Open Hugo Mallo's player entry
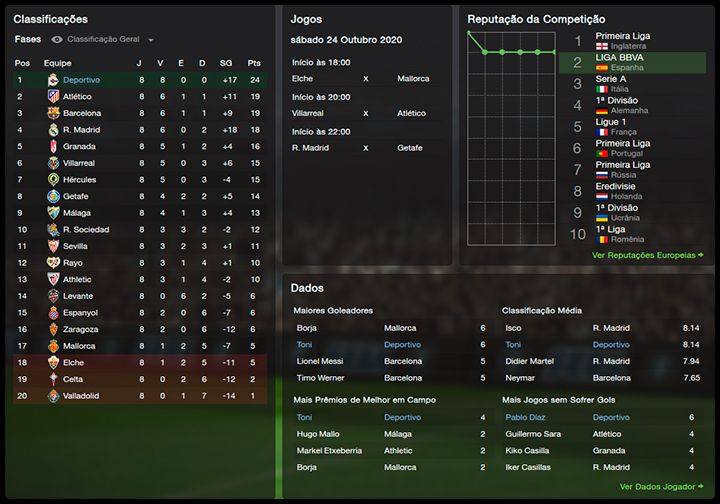 point(317,434)
